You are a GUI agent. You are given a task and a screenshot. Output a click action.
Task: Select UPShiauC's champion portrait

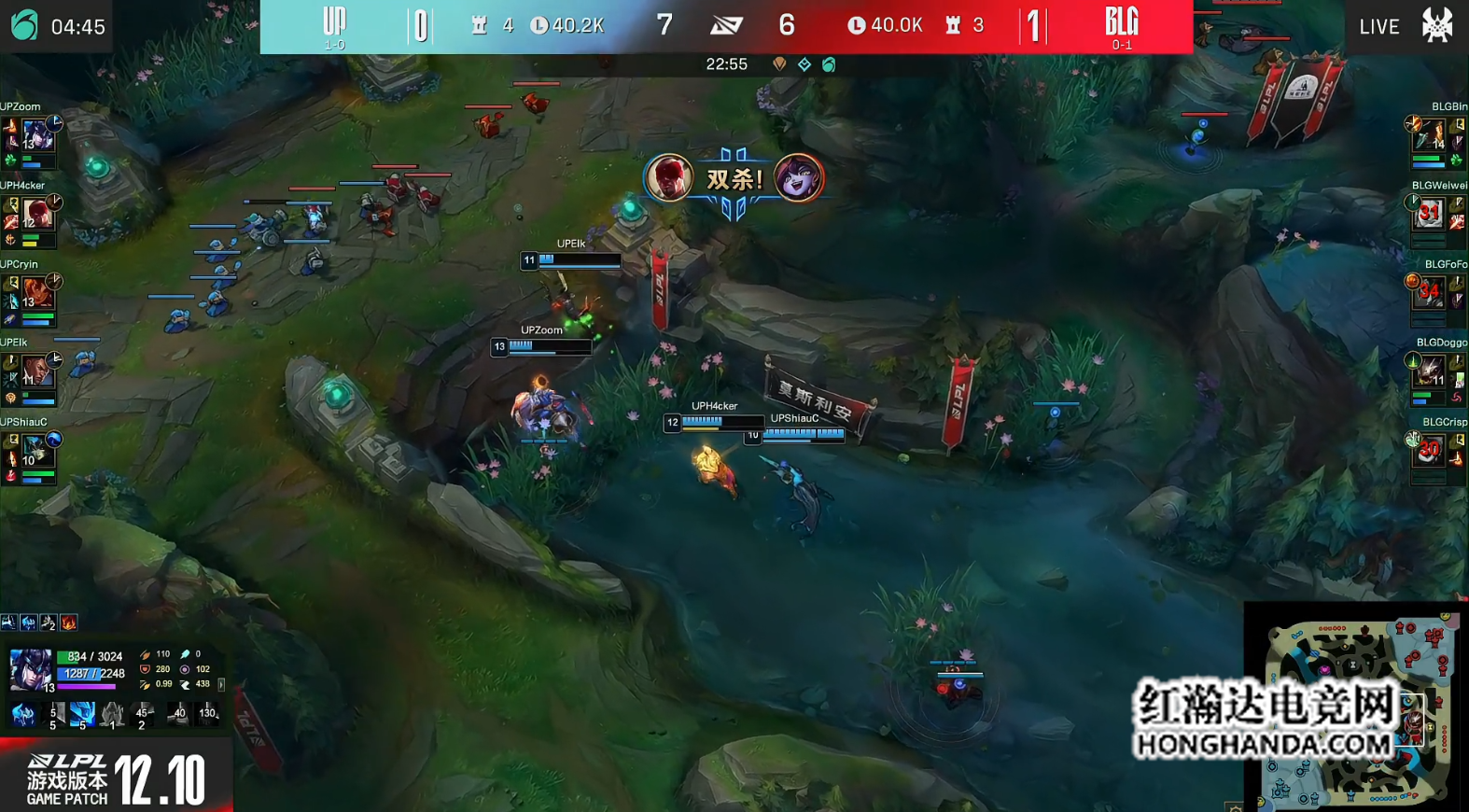point(37,452)
